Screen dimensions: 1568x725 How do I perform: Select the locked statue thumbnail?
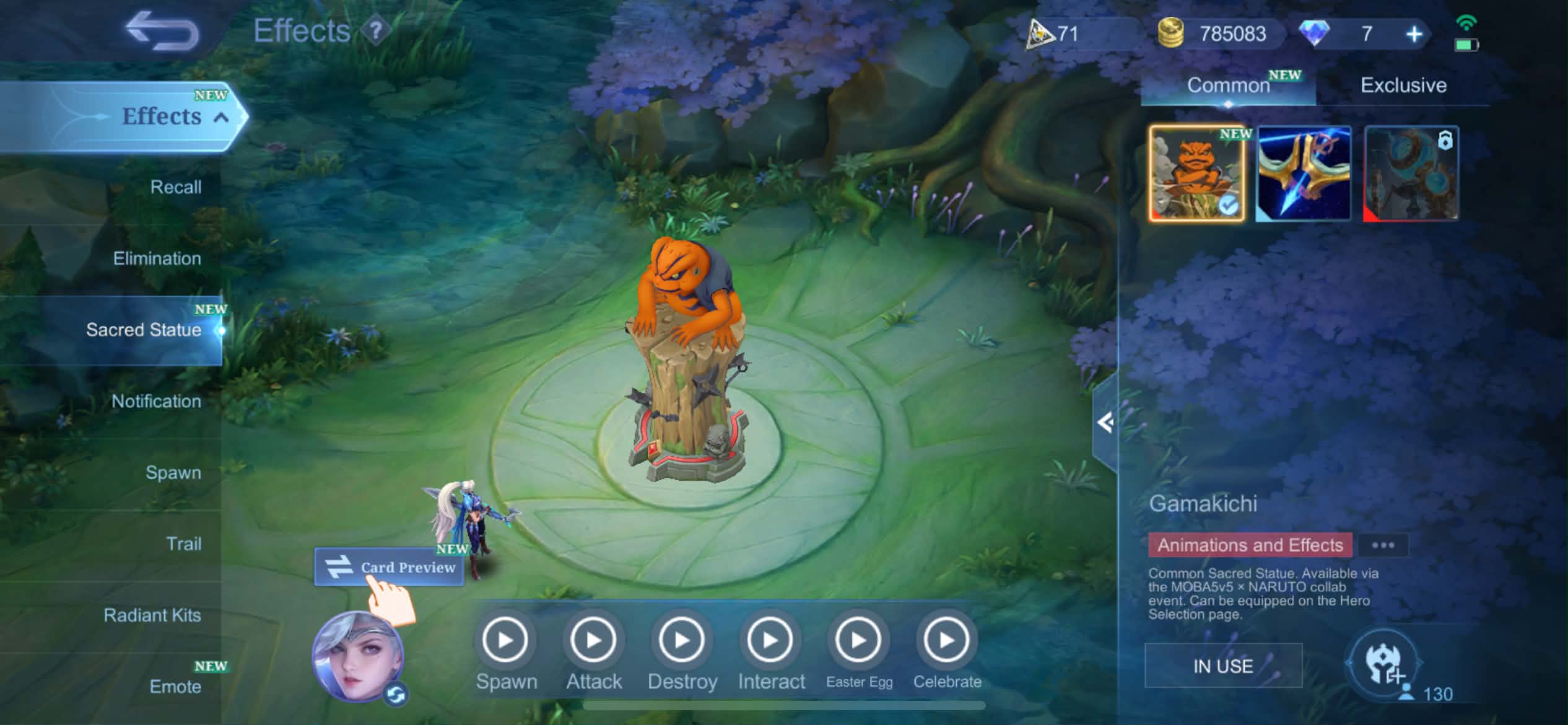tap(1411, 174)
